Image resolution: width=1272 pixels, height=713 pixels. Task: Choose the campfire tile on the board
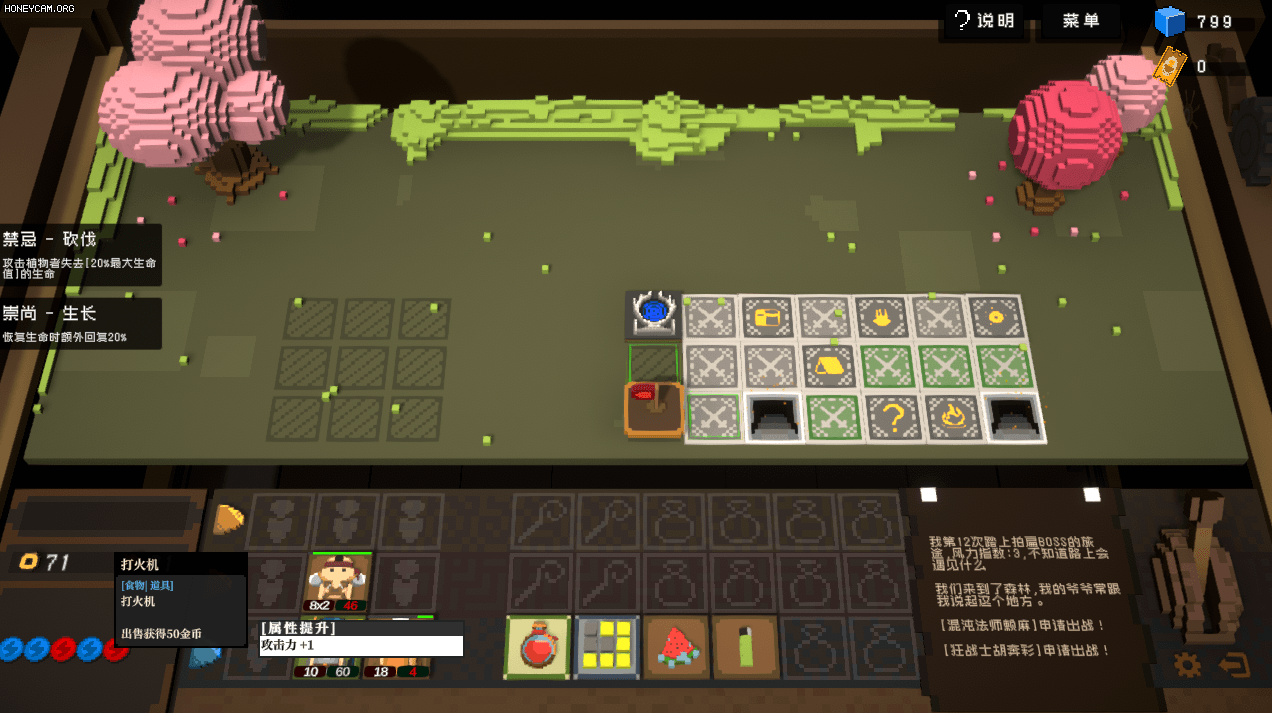click(x=950, y=417)
